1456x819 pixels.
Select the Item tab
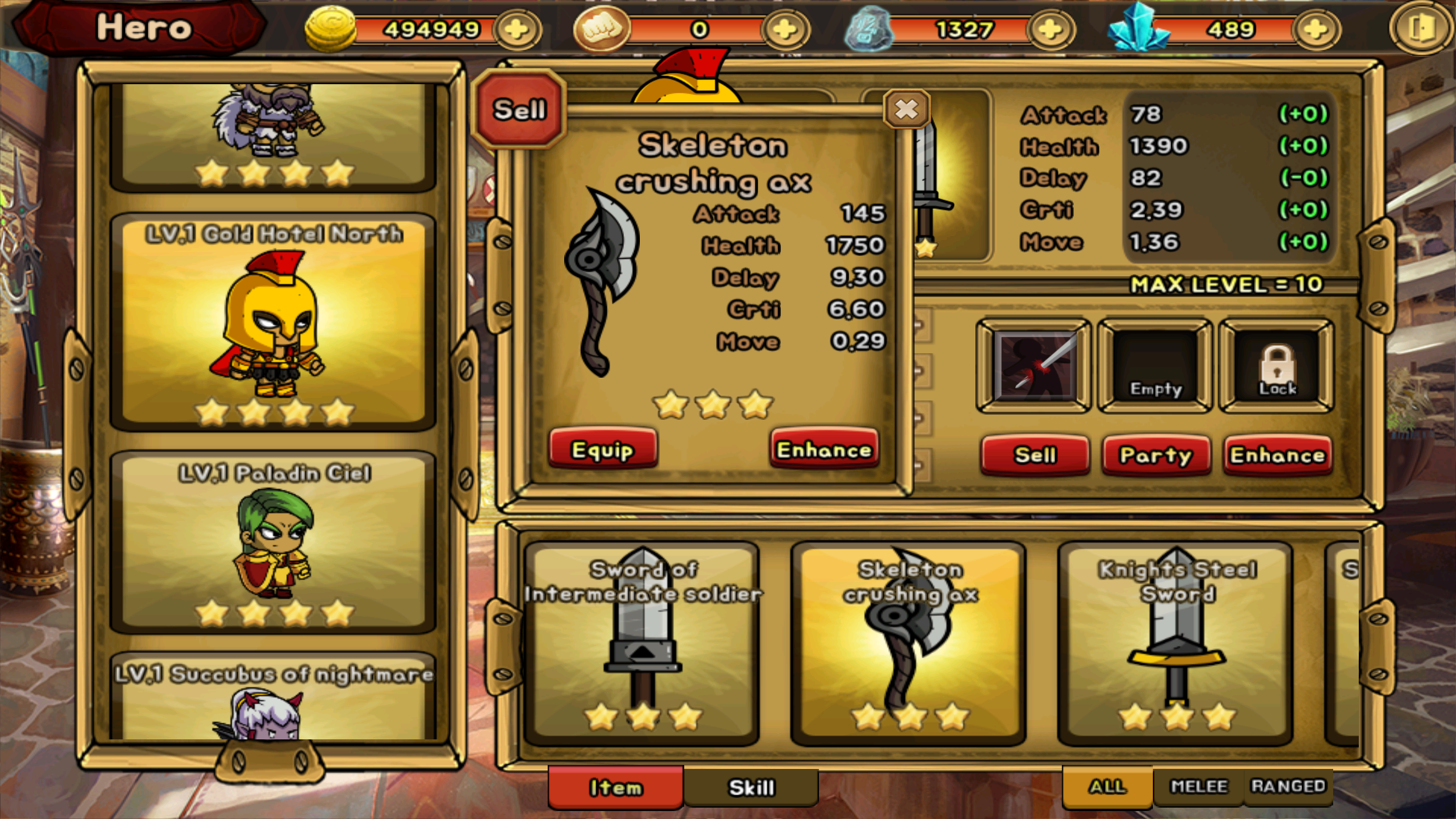pos(615,788)
